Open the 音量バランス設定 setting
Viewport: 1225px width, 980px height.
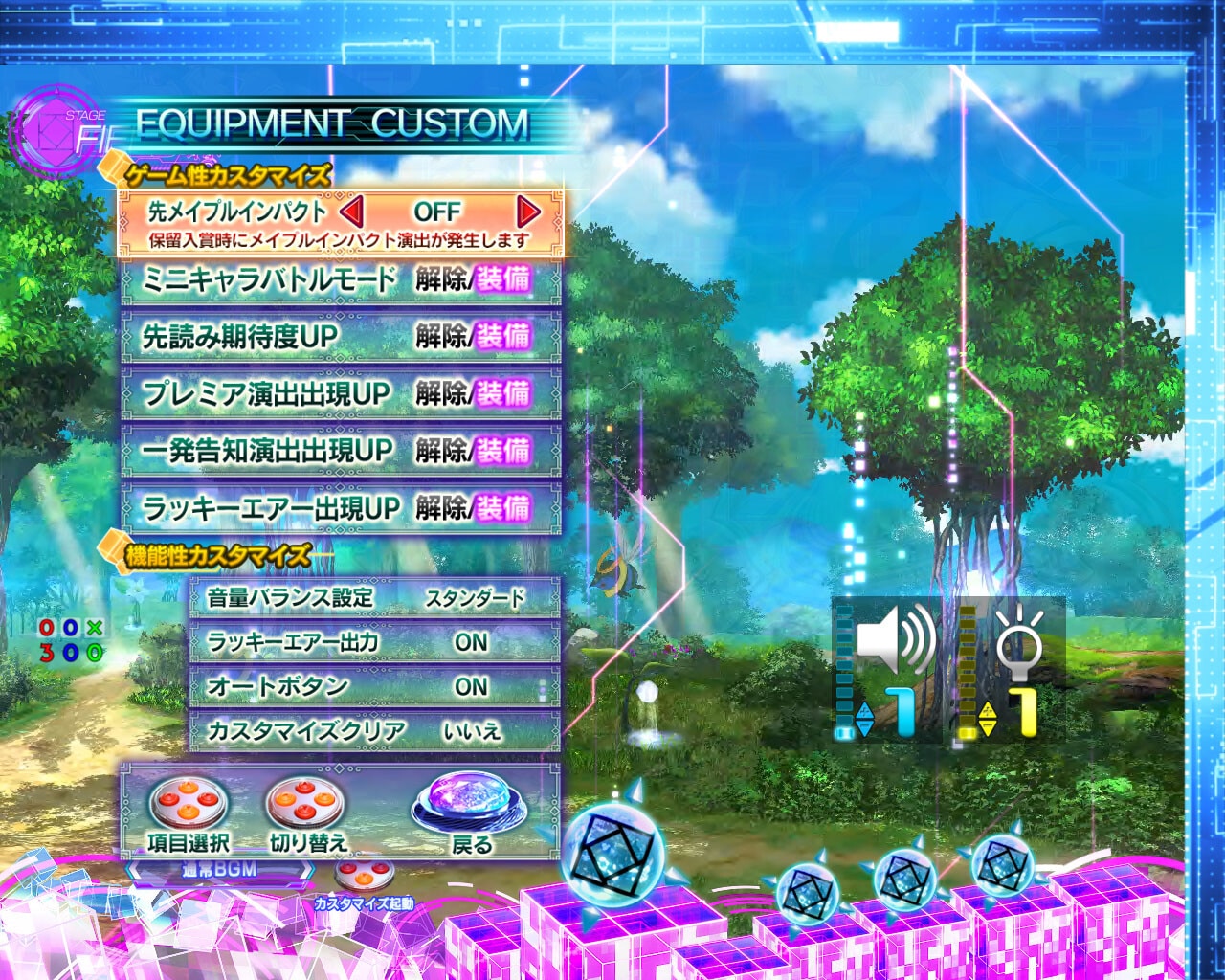coord(374,598)
